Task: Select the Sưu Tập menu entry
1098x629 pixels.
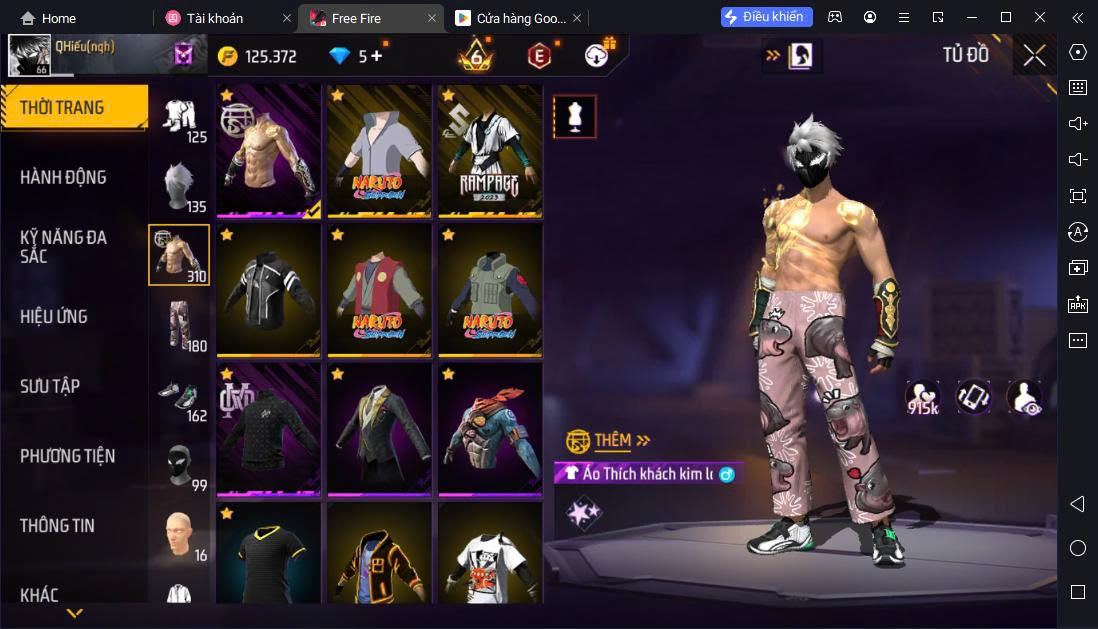Action: point(50,386)
